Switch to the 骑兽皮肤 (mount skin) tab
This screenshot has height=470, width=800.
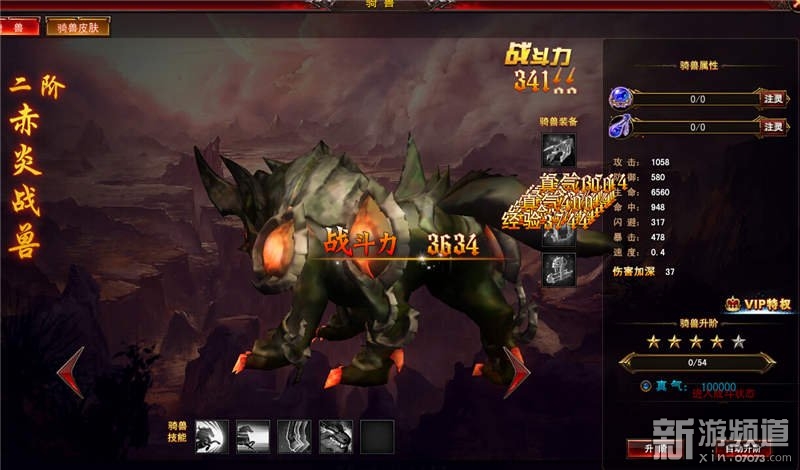click(77, 27)
